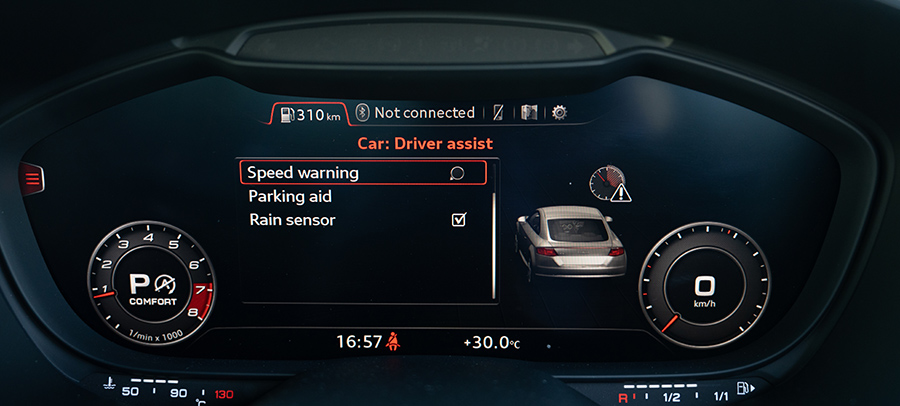Select the phone signal tab icon
900x406 pixels.
pos(498,113)
